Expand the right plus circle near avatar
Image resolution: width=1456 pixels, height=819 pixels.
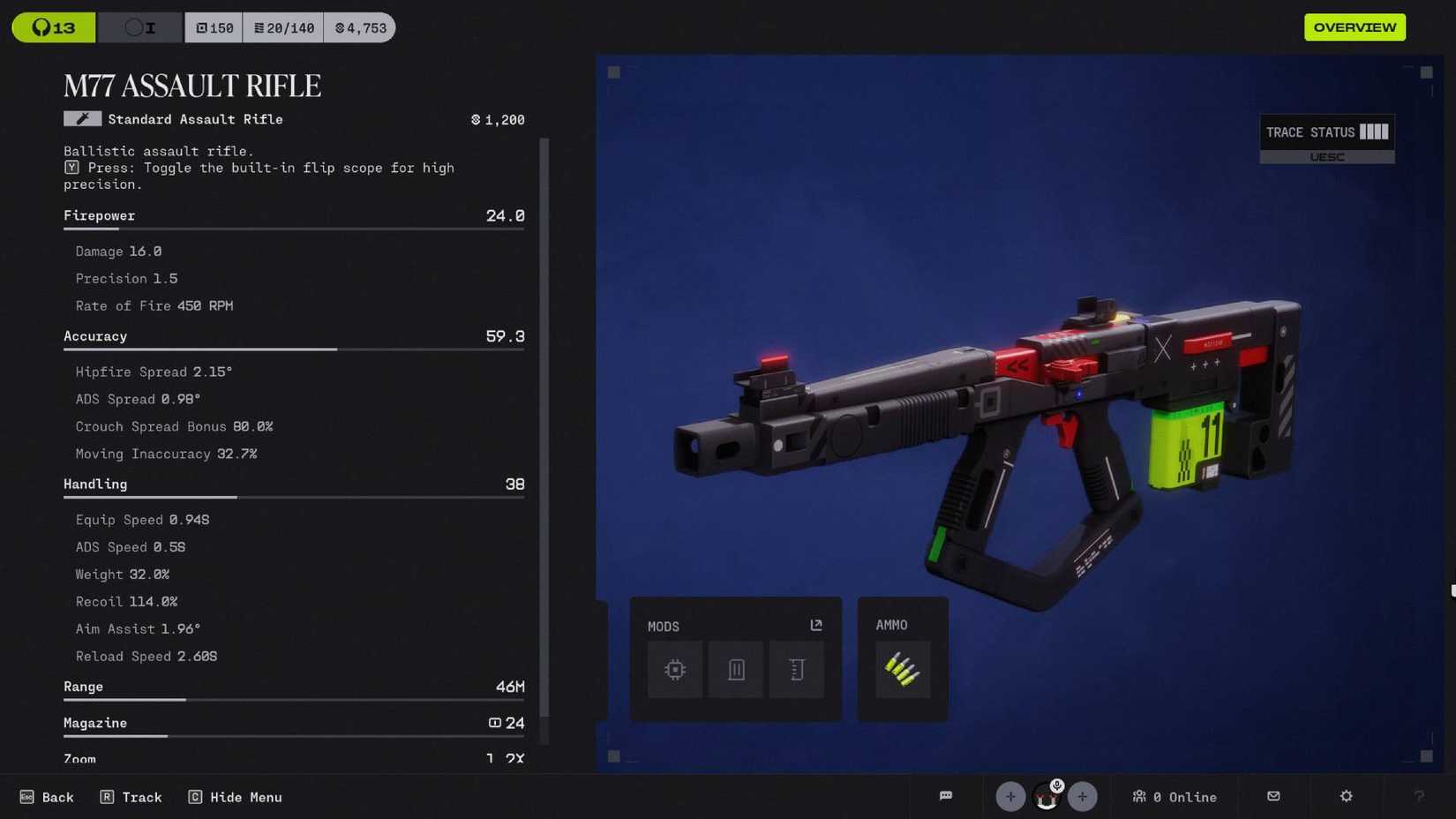click(1082, 796)
